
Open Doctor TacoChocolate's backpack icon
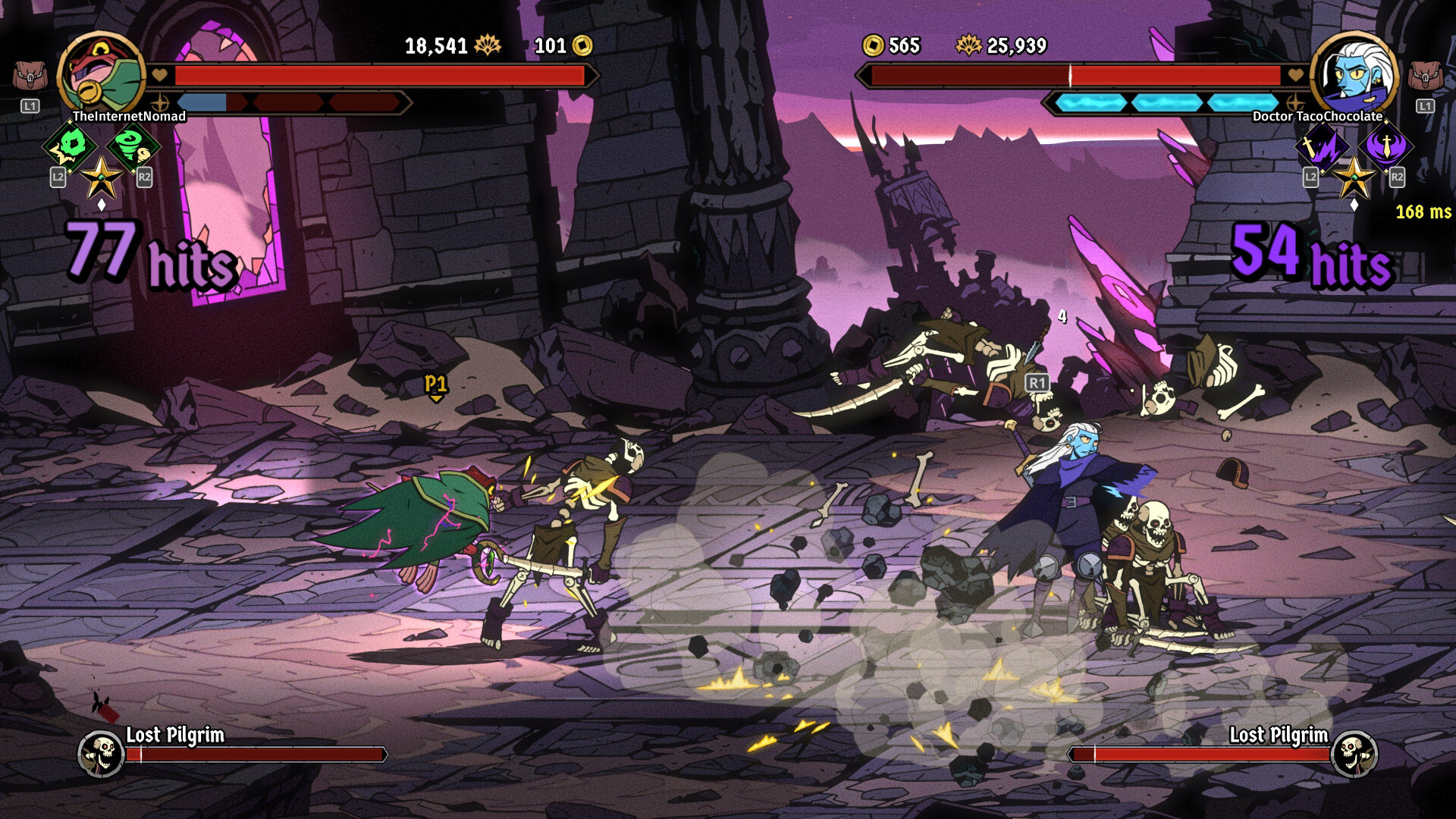coord(1425,77)
